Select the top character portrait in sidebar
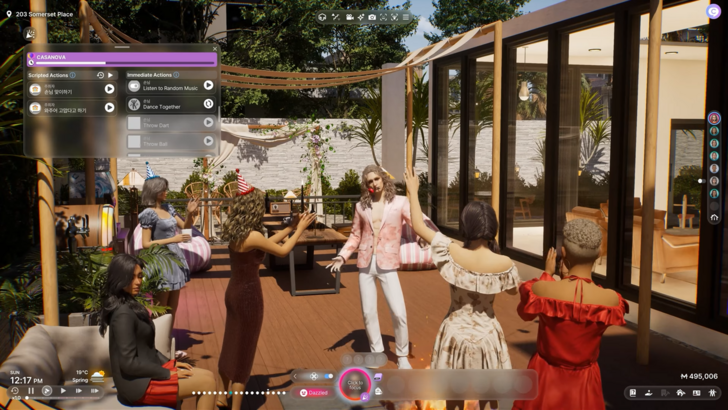Viewport: 728px width, 410px height. [714, 118]
